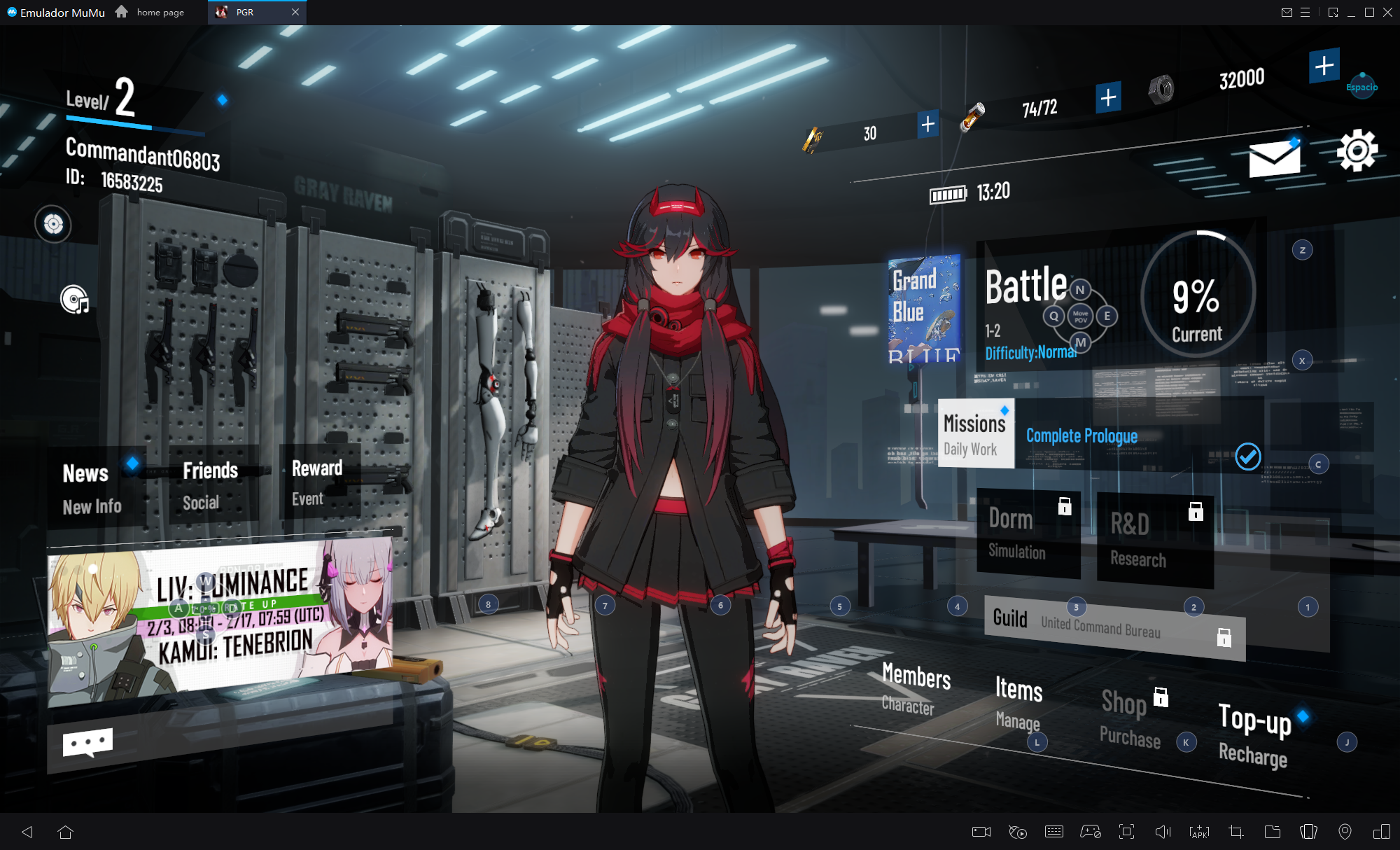Image resolution: width=1400 pixels, height=850 pixels.
Task: Open the Friends Social panel
Action: pos(211,485)
